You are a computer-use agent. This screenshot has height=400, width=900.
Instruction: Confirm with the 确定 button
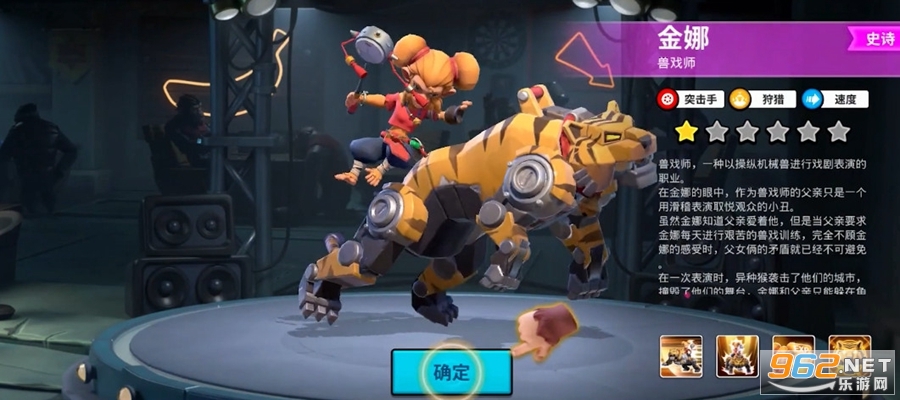(451, 372)
